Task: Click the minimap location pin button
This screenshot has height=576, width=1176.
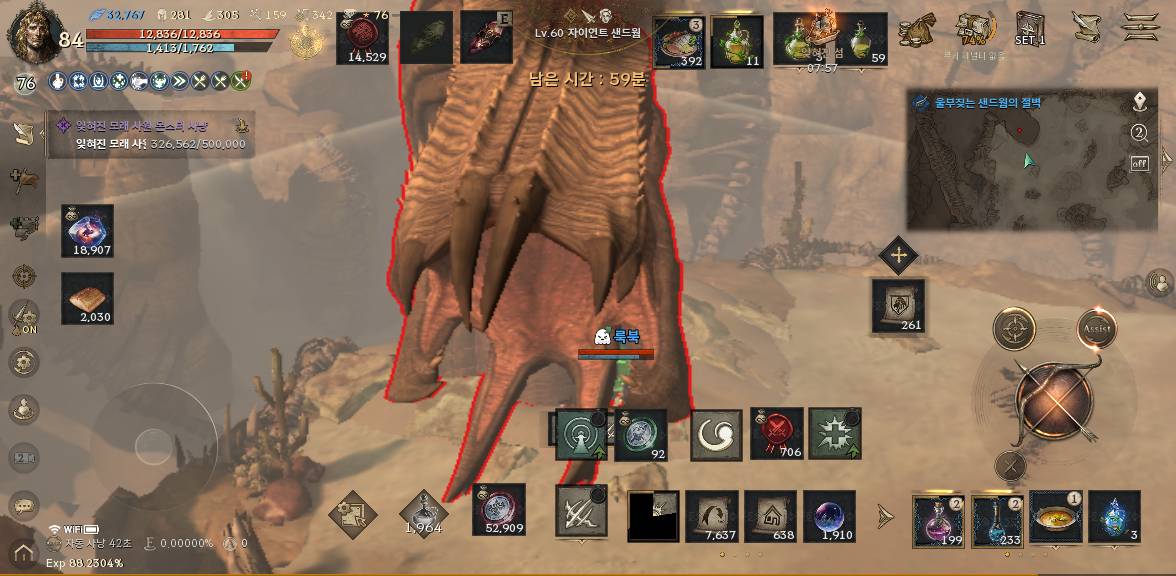Action: pos(1139,103)
